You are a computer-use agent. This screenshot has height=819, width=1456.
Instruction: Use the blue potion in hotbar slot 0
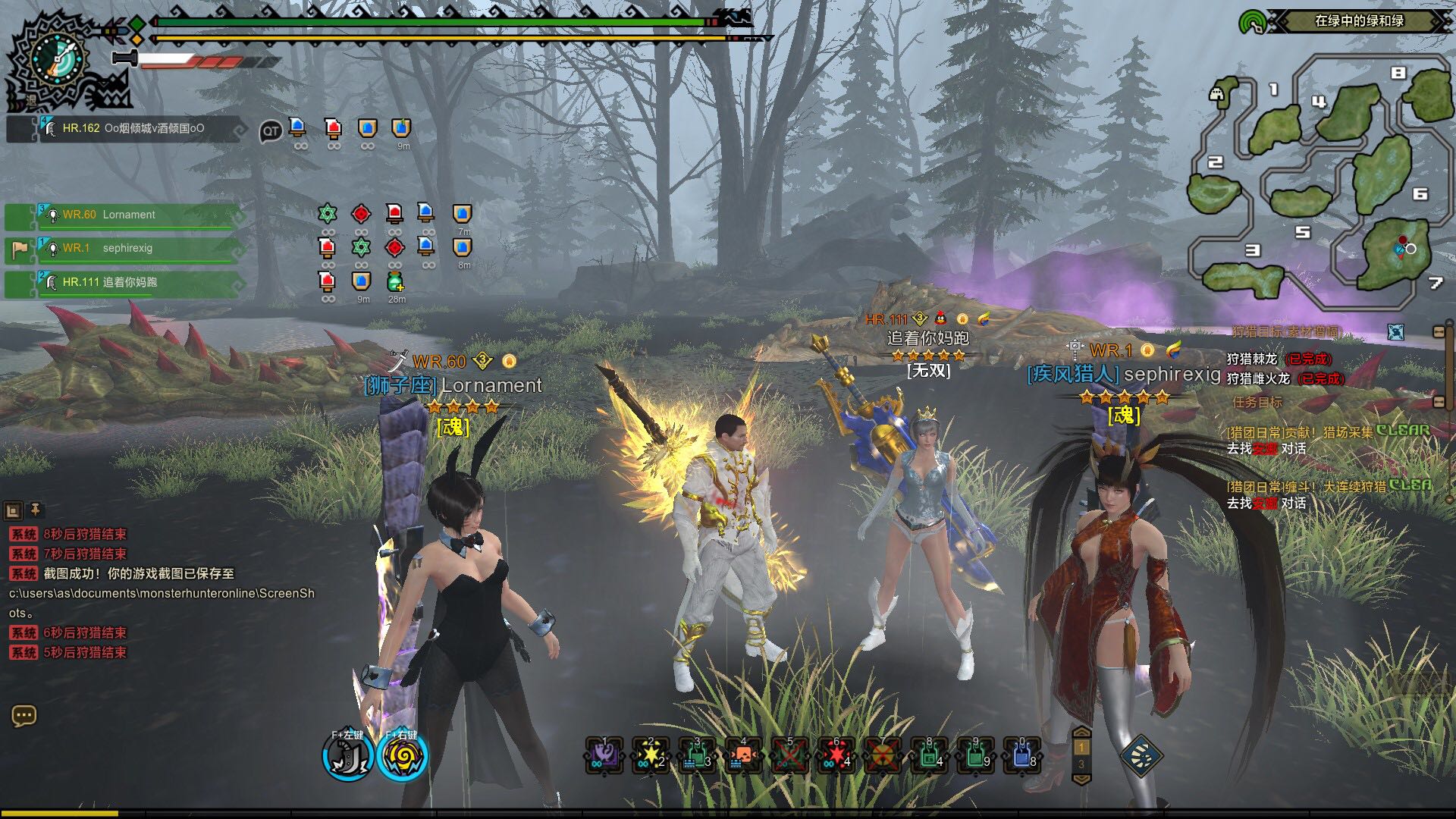tap(1021, 755)
